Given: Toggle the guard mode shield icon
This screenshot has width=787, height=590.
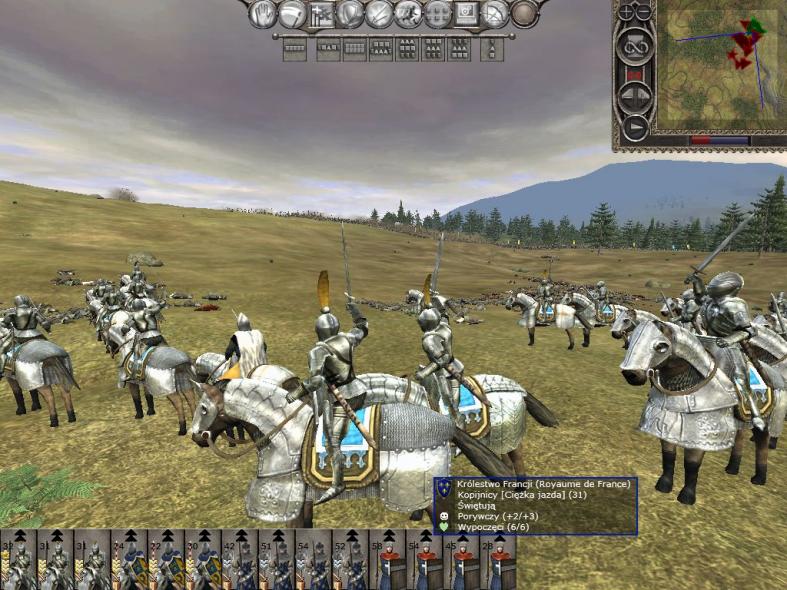Looking at the screenshot, I should [350, 14].
